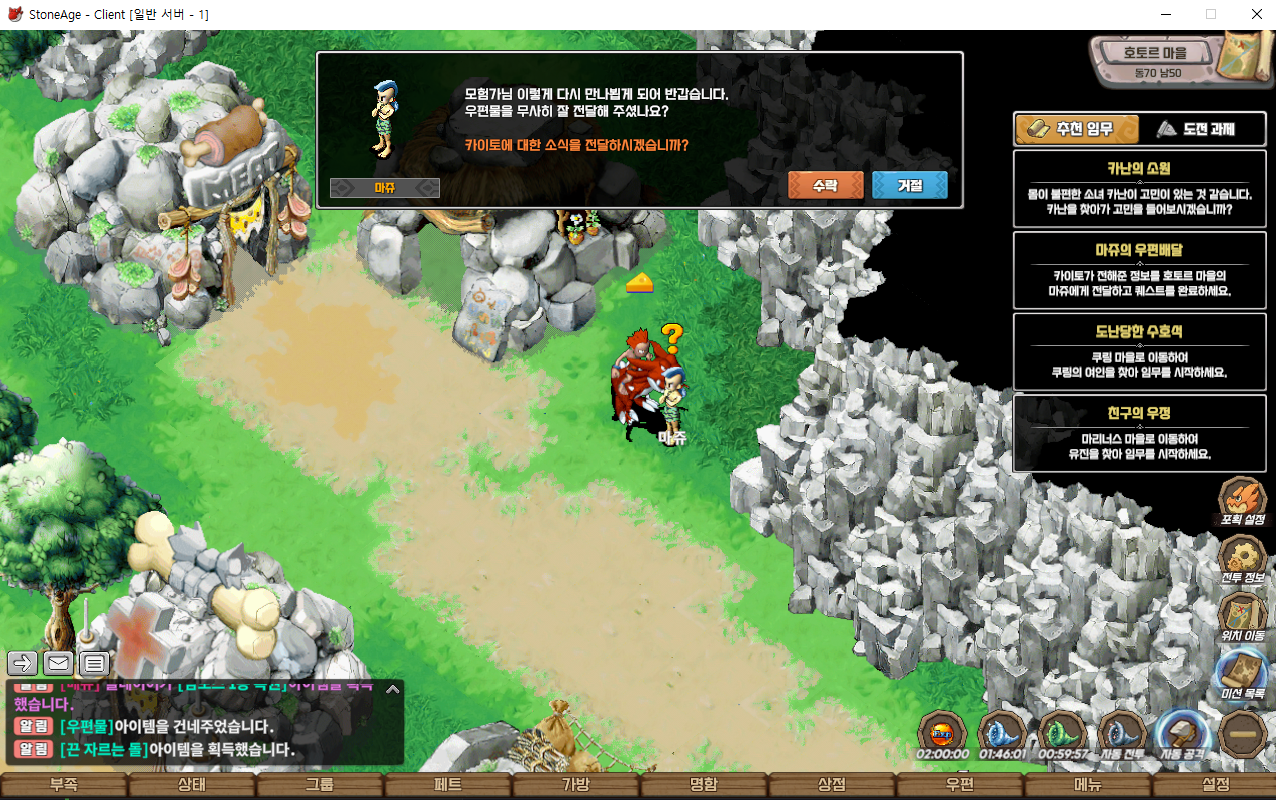The height and width of the screenshot is (800, 1276).
Task: Select the 친구의 우정 quest entry
Action: pyautogui.click(x=1139, y=432)
